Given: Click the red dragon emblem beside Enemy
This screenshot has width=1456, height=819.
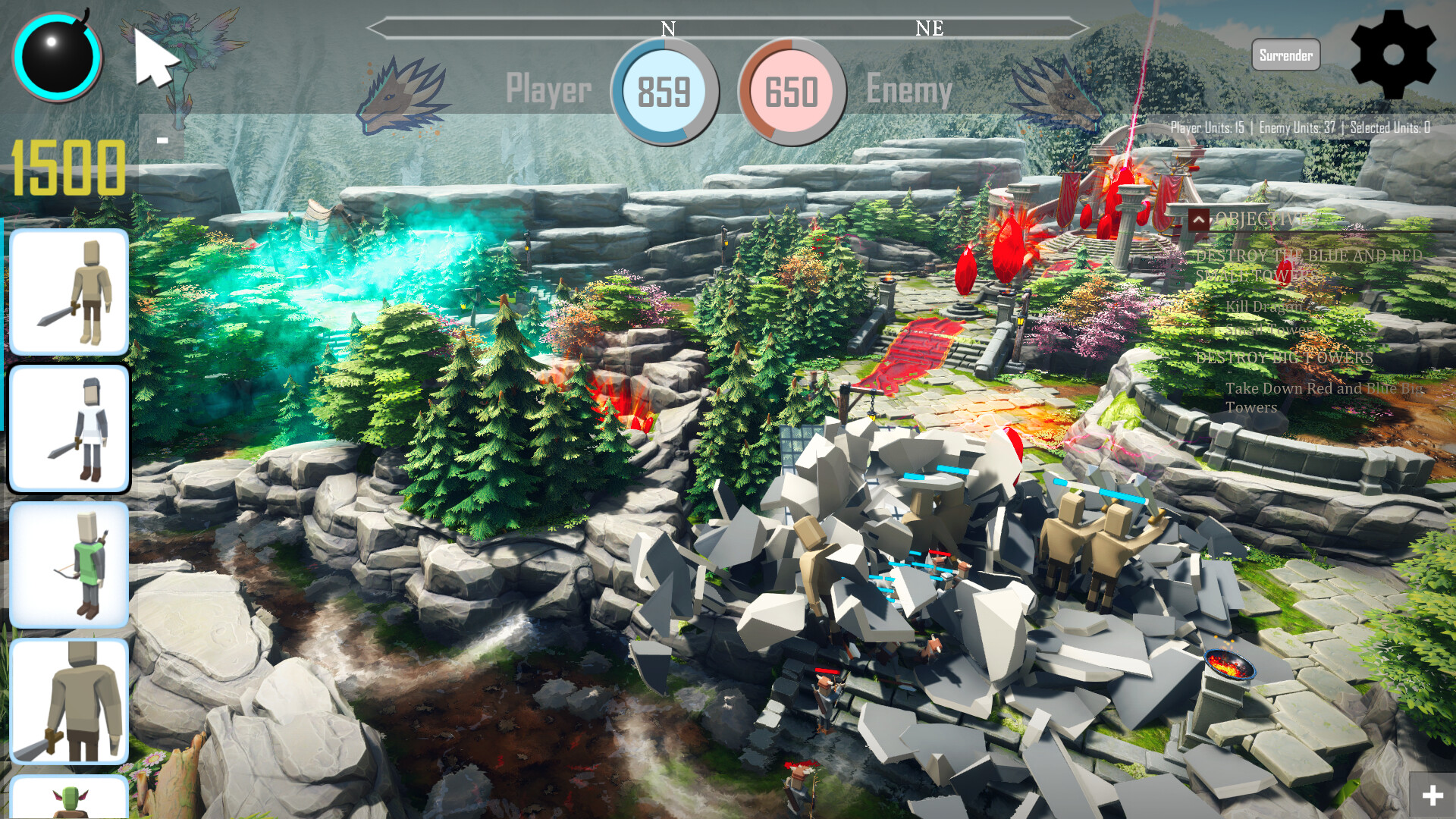Looking at the screenshot, I should pos(1062,99).
